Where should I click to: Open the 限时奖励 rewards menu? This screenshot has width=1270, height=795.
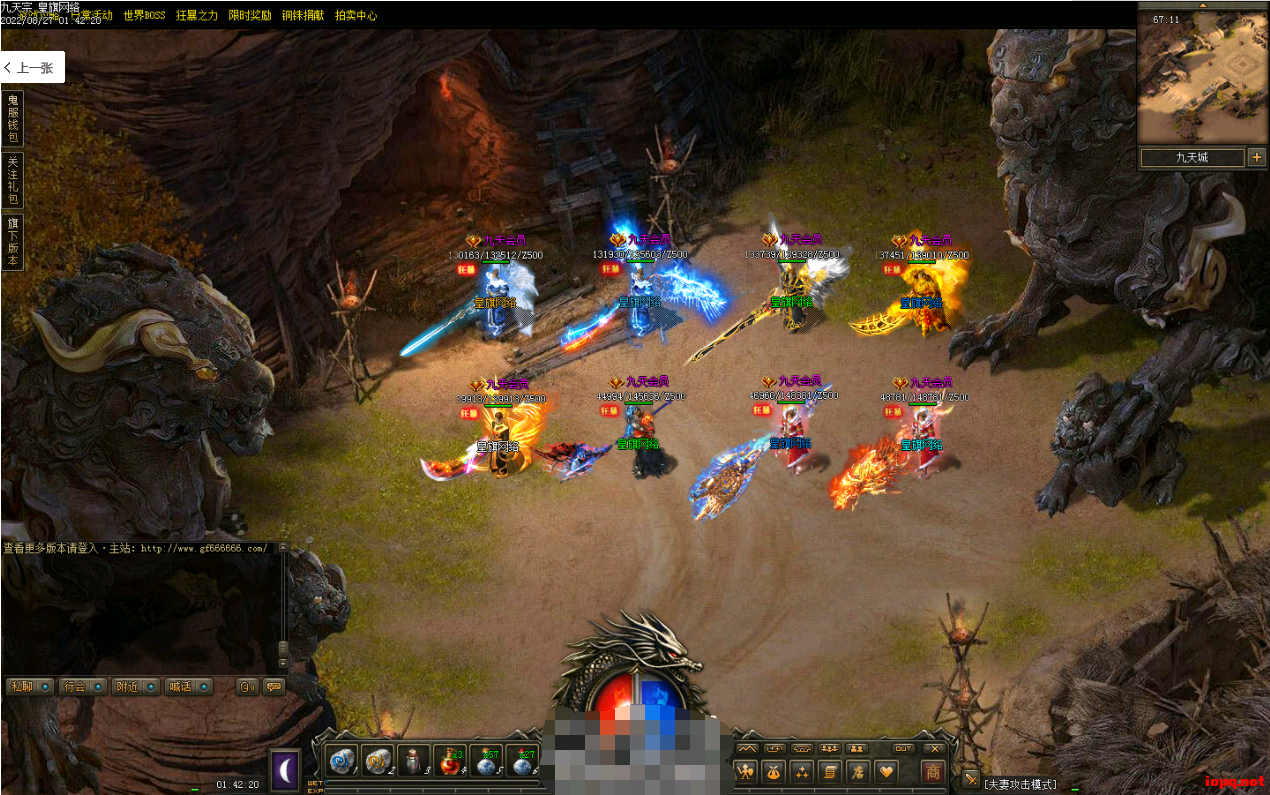click(249, 16)
